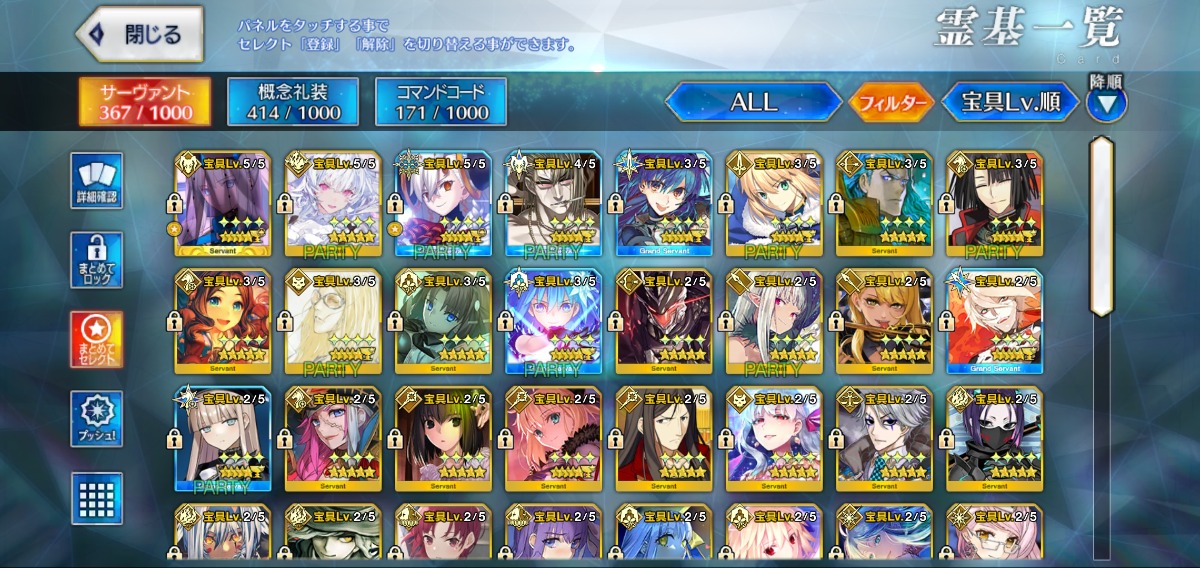Choose the black-armored red-eyed servant card
The image size is (1200, 568).
(663, 322)
